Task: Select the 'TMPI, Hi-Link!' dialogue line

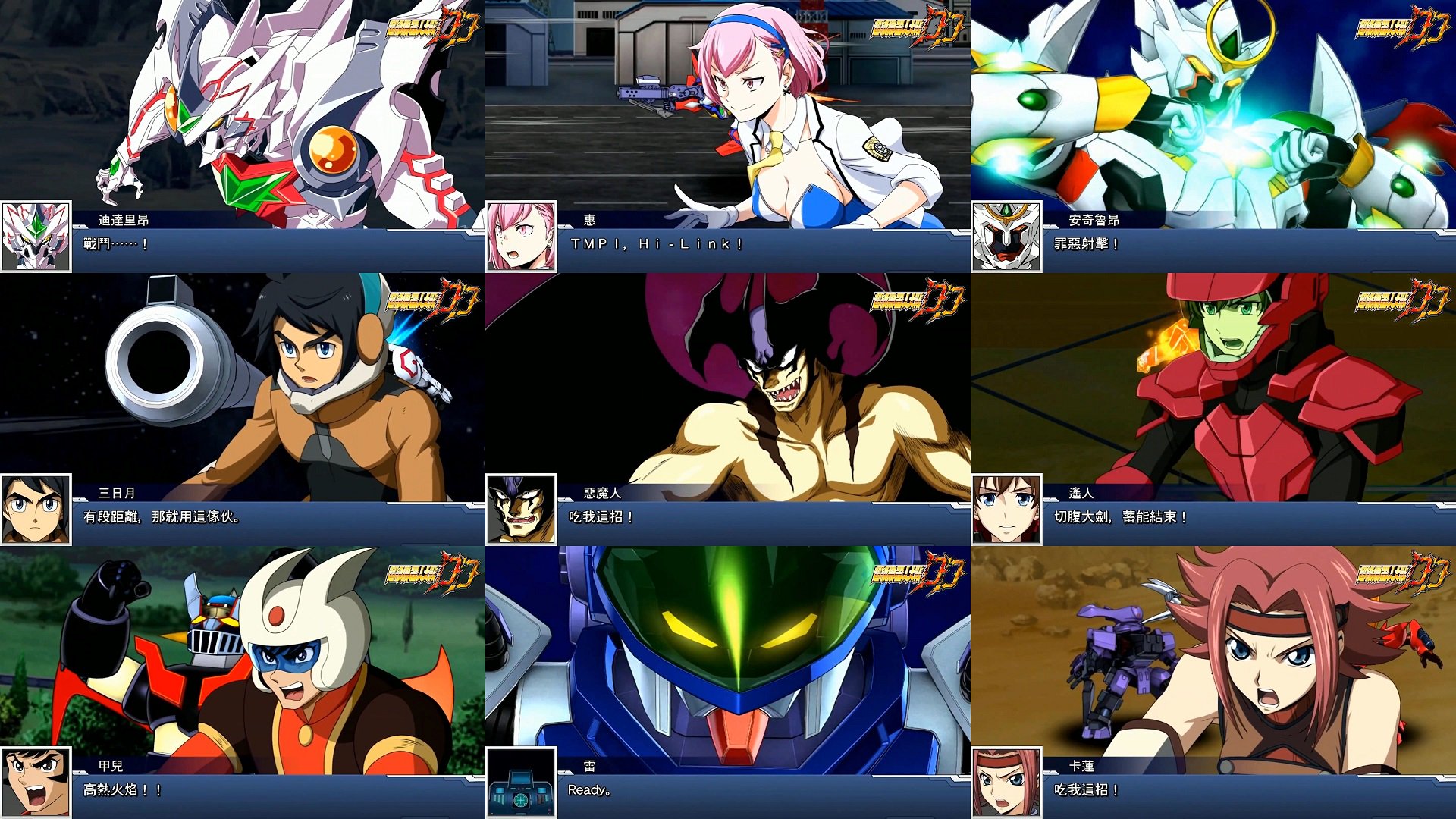Action: coord(656,244)
